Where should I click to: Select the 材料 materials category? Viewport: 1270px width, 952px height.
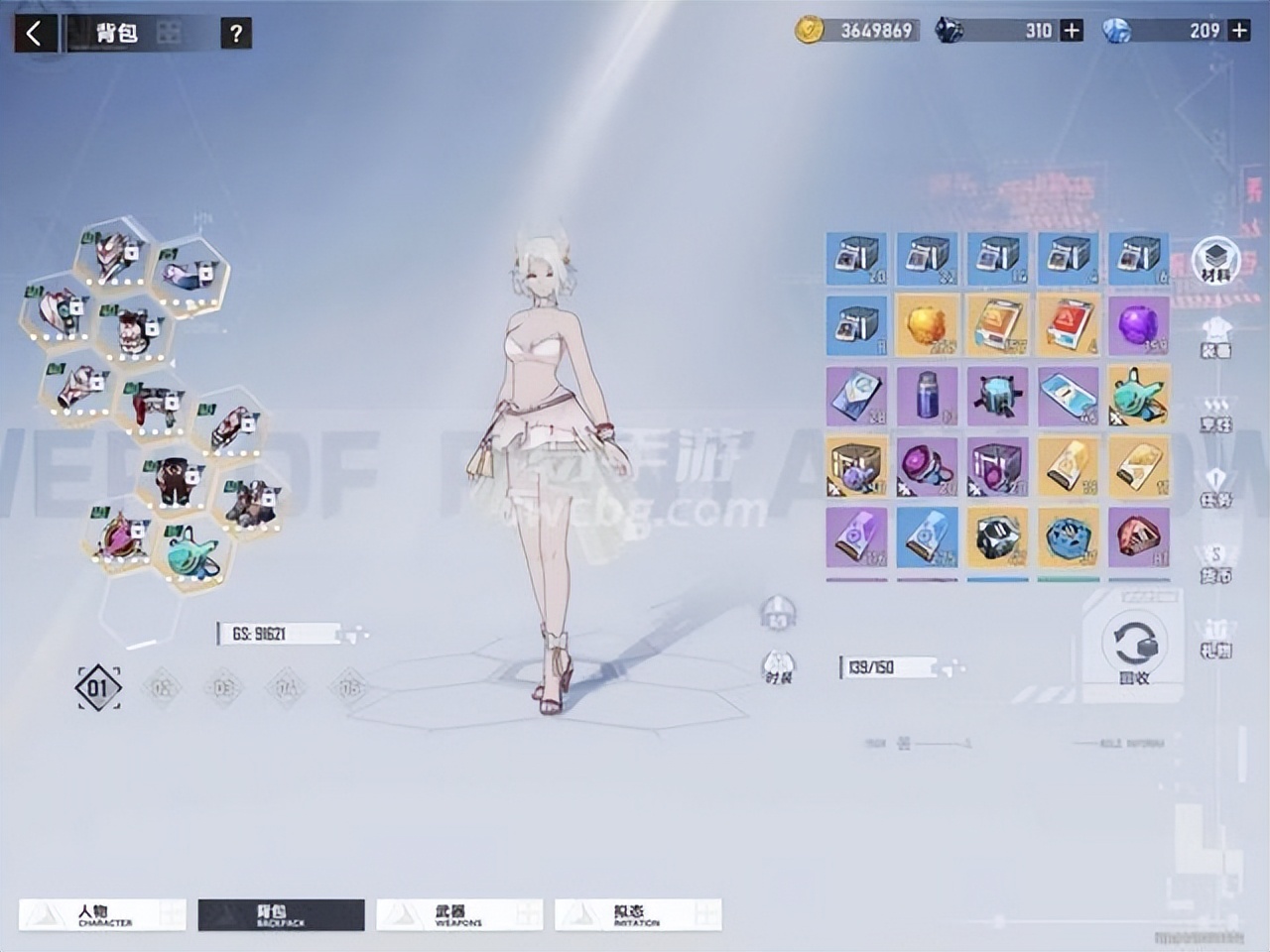pyautogui.click(x=1216, y=261)
